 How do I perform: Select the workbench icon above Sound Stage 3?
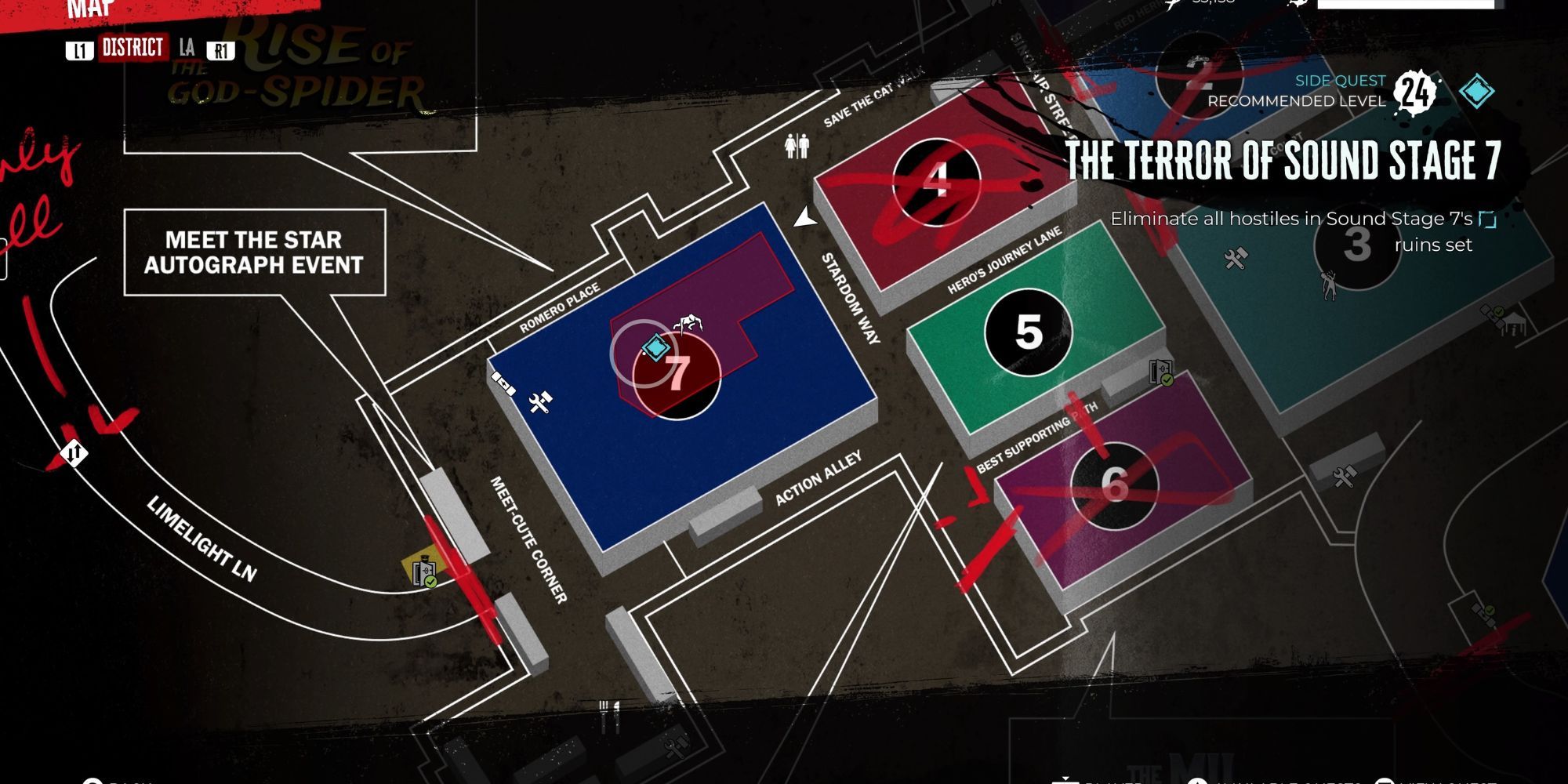point(1235,259)
